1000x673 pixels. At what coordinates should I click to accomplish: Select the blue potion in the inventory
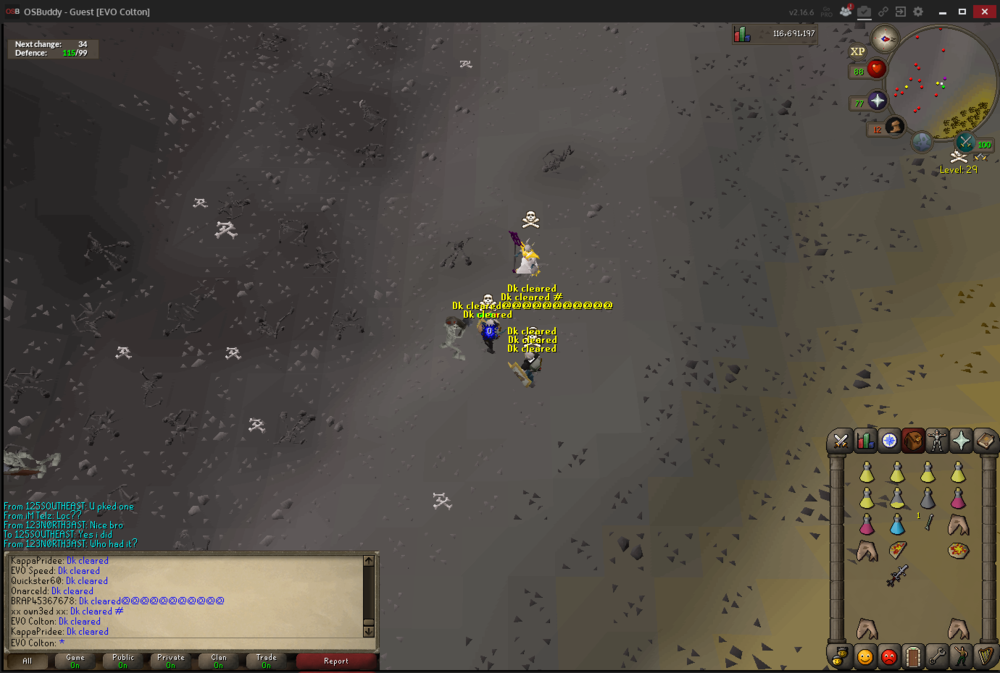(x=897, y=525)
